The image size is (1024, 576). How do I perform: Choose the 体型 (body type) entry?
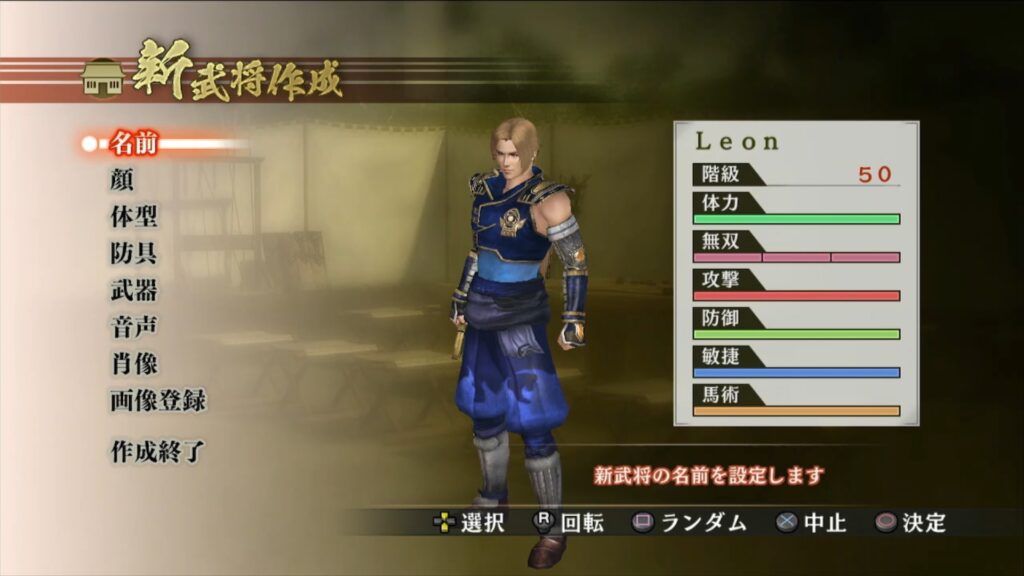(134, 217)
